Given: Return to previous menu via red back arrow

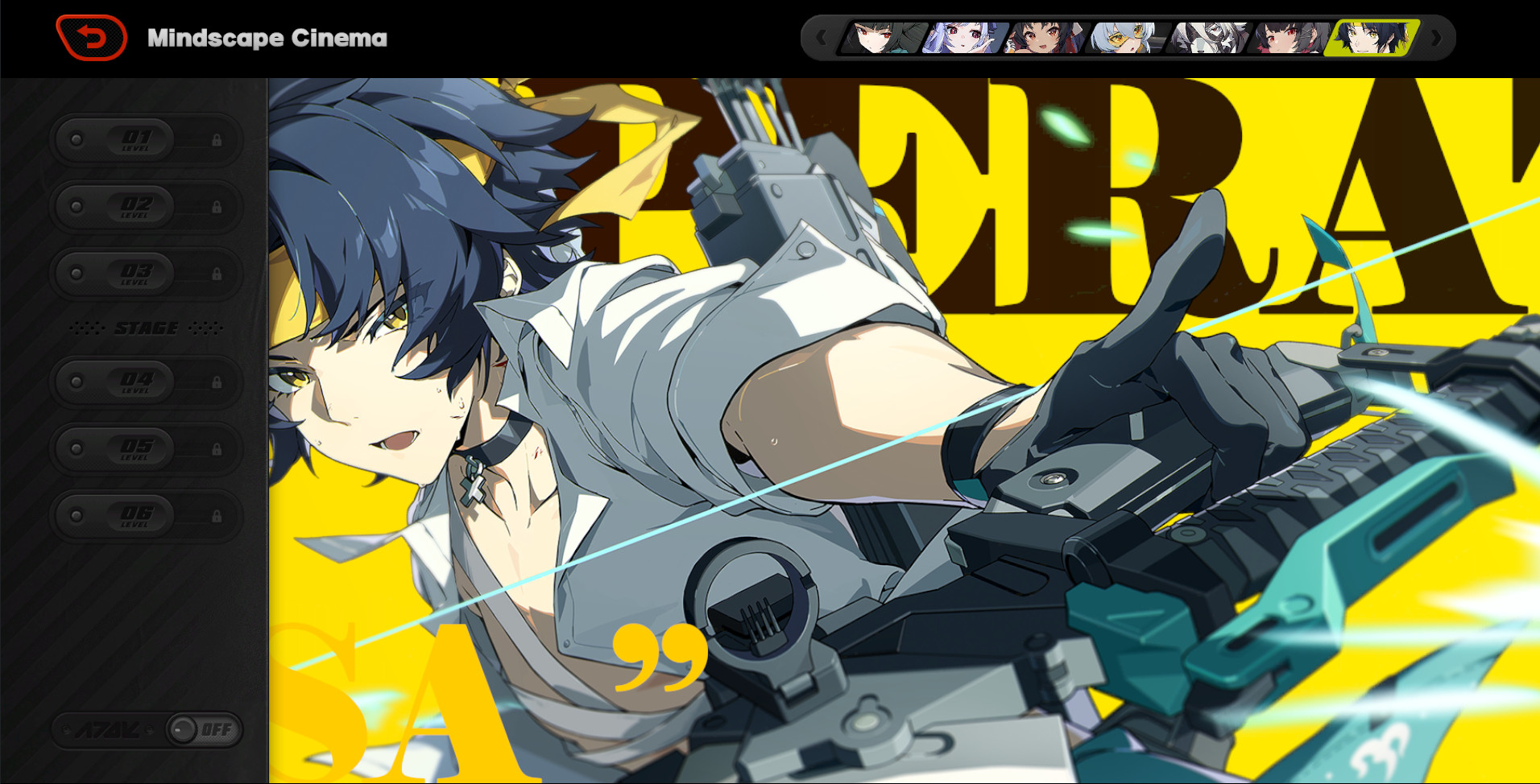Looking at the screenshot, I should (91, 37).
